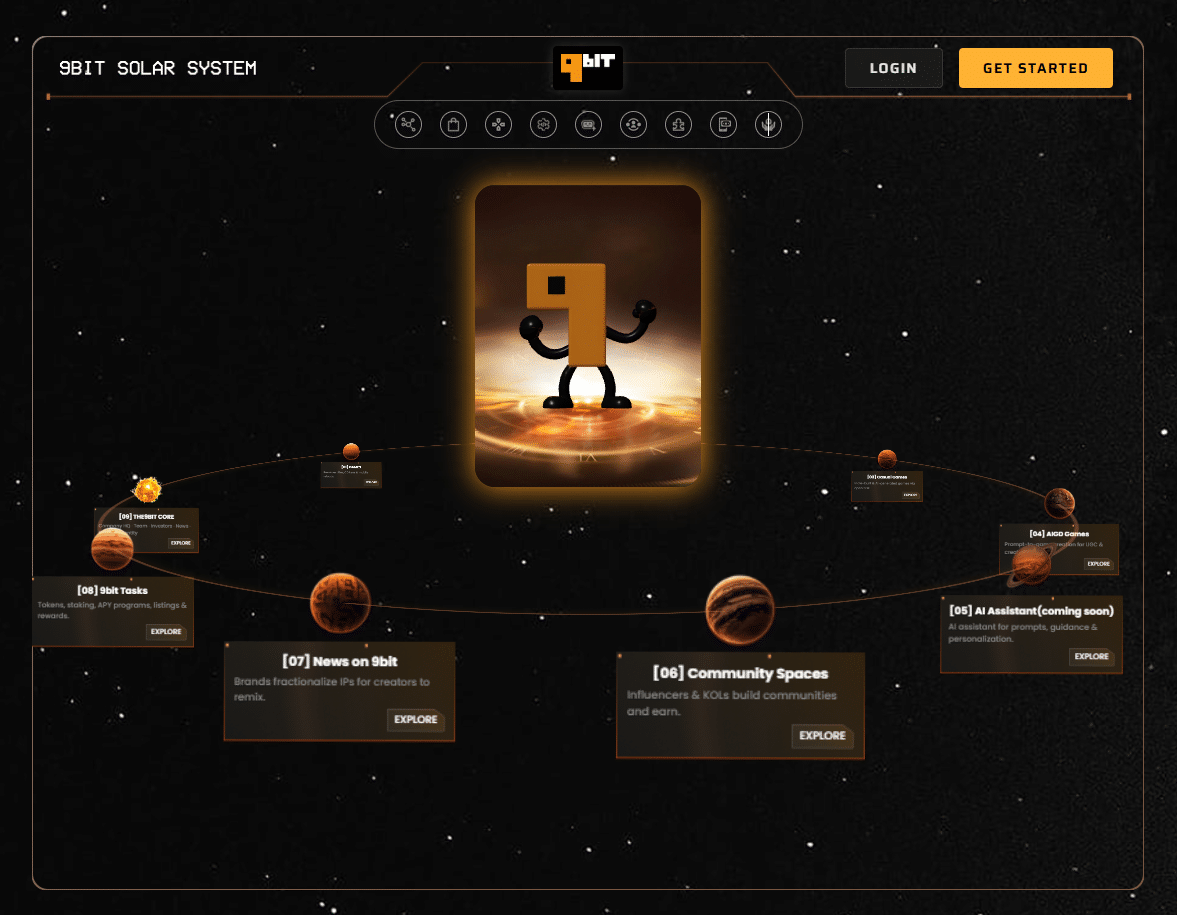Image resolution: width=1177 pixels, height=915 pixels.
Task: Explore the AI Assistant card
Action: 1091,656
